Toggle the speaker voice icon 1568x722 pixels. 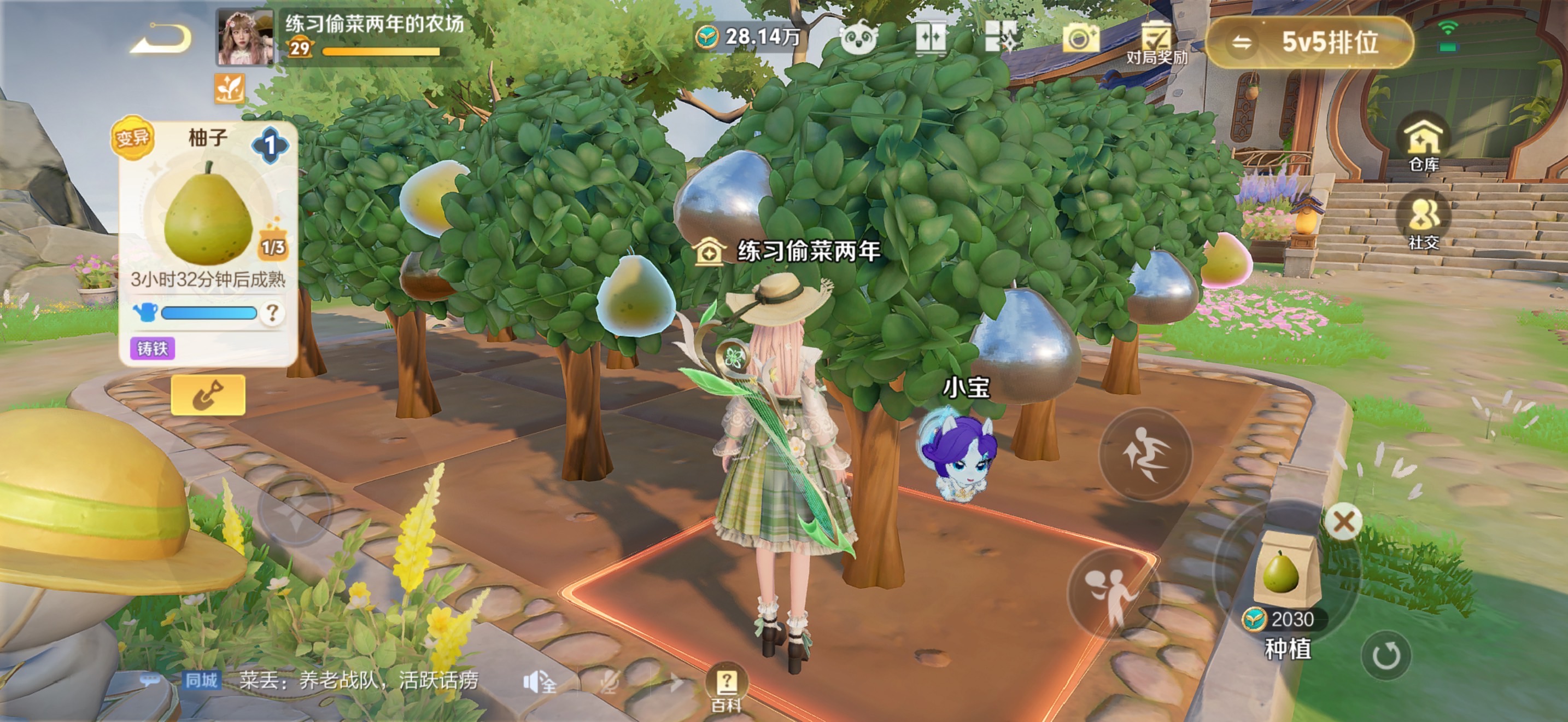538,683
